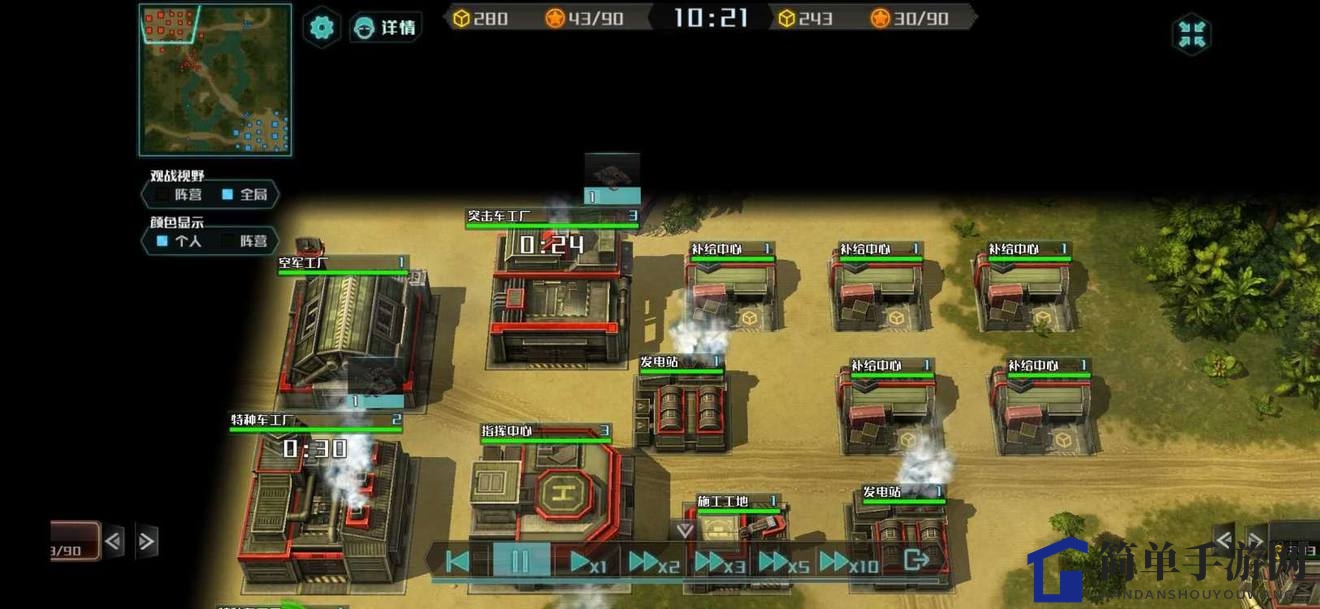Exit the replay viewer
The width and height of the screenshot is (1320, 609).
915,560
